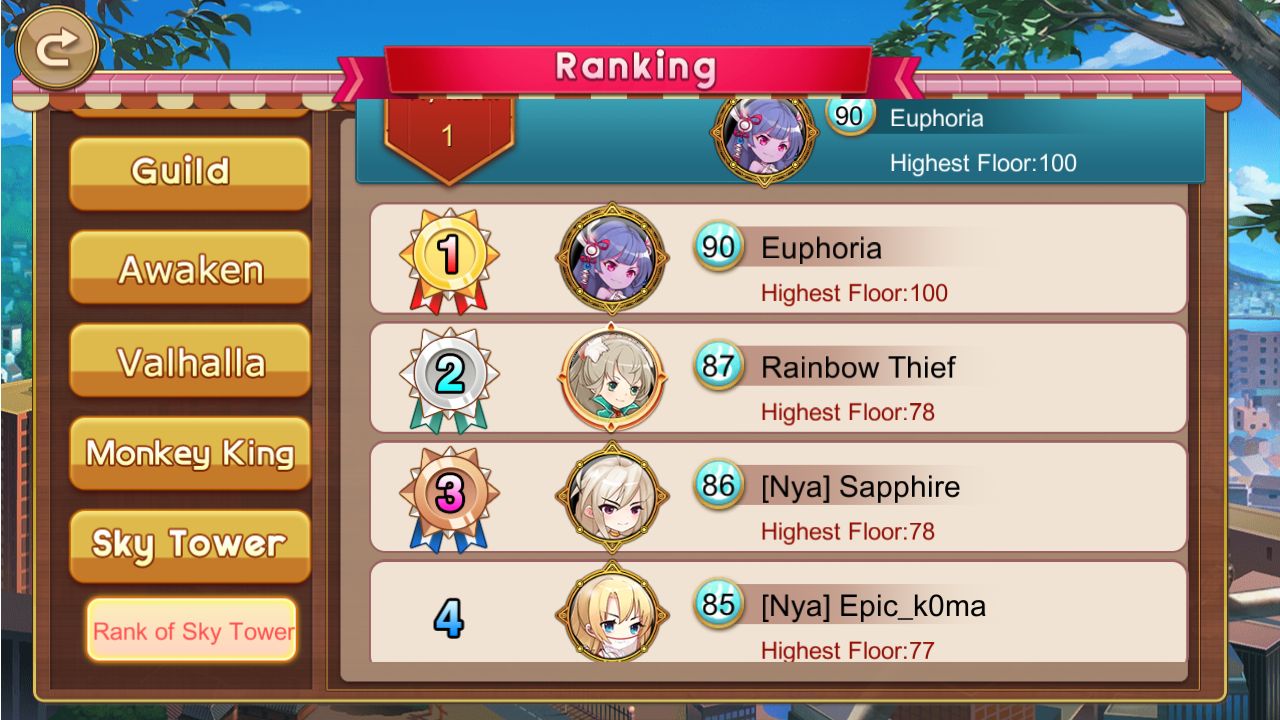
Task: Open the Guild menu
Action: click(x=189, y=170)
